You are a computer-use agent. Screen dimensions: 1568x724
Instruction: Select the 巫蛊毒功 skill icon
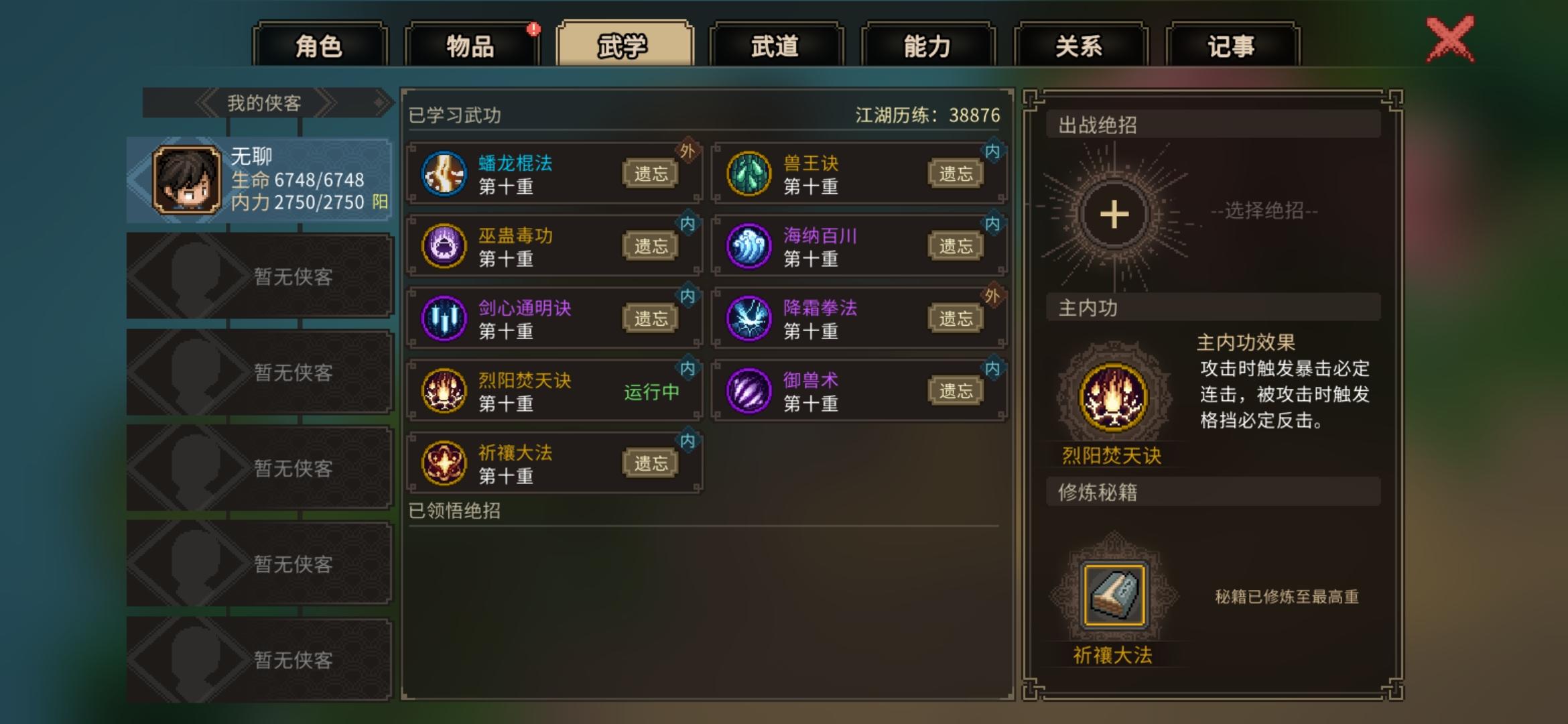444,245
